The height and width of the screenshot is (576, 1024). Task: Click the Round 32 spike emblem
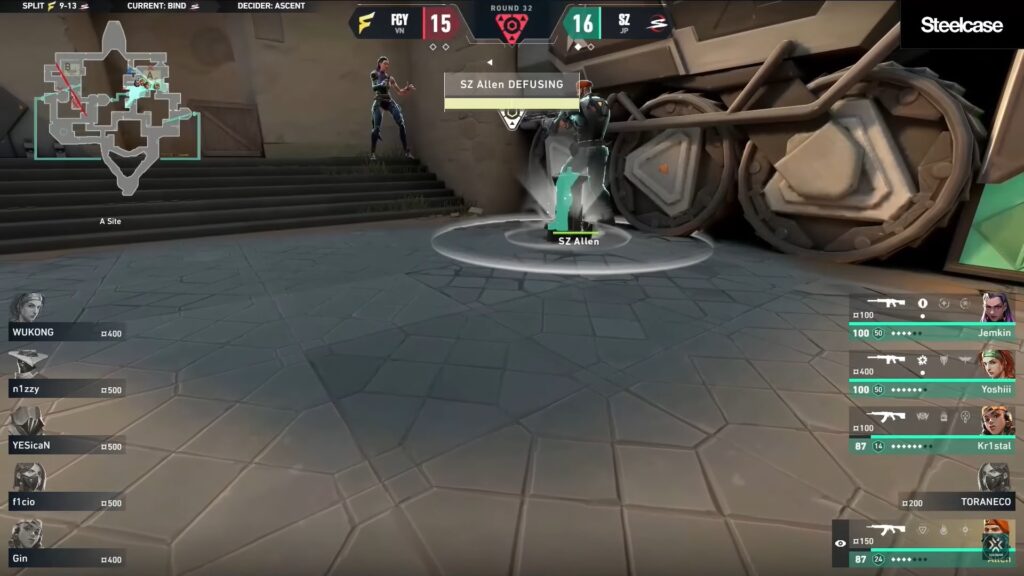tap(511, 27)
